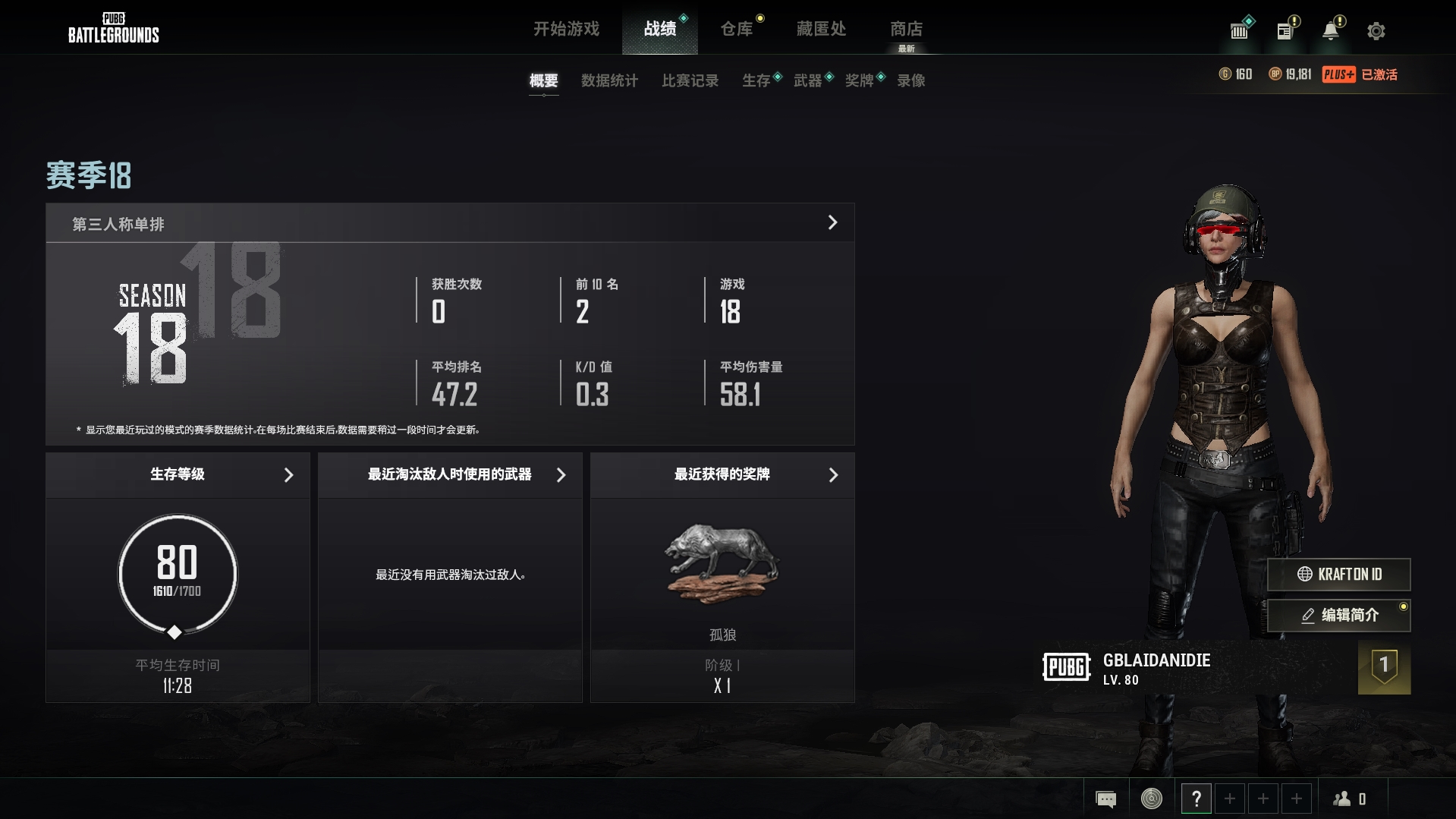Switch to the 仓库 tab
The height and width of the screenshot is (819, 1456).
coord(737,29)
